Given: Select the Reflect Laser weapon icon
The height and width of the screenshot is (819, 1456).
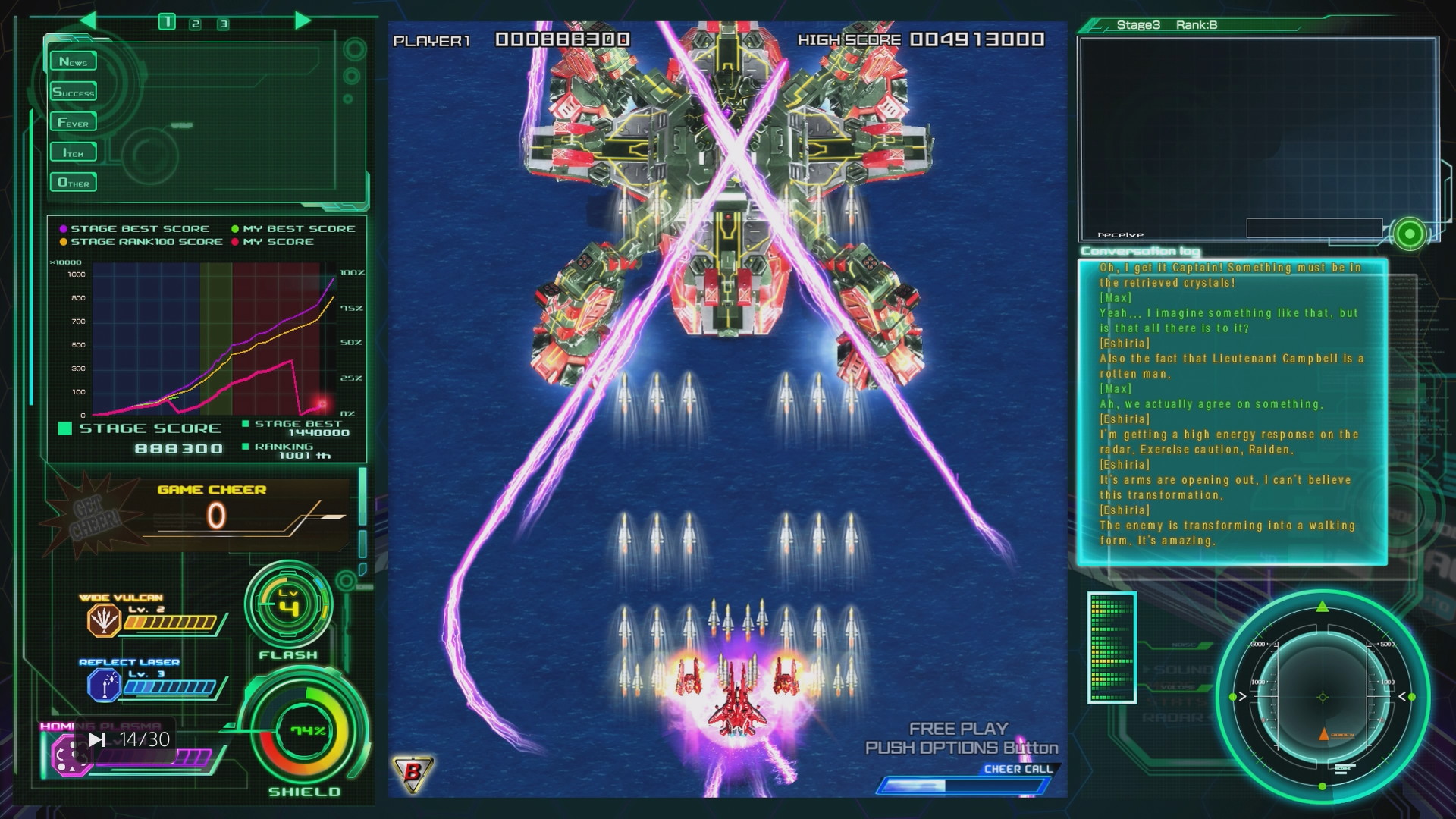Looking at the screenshot, I should click(x=103, y=686).
